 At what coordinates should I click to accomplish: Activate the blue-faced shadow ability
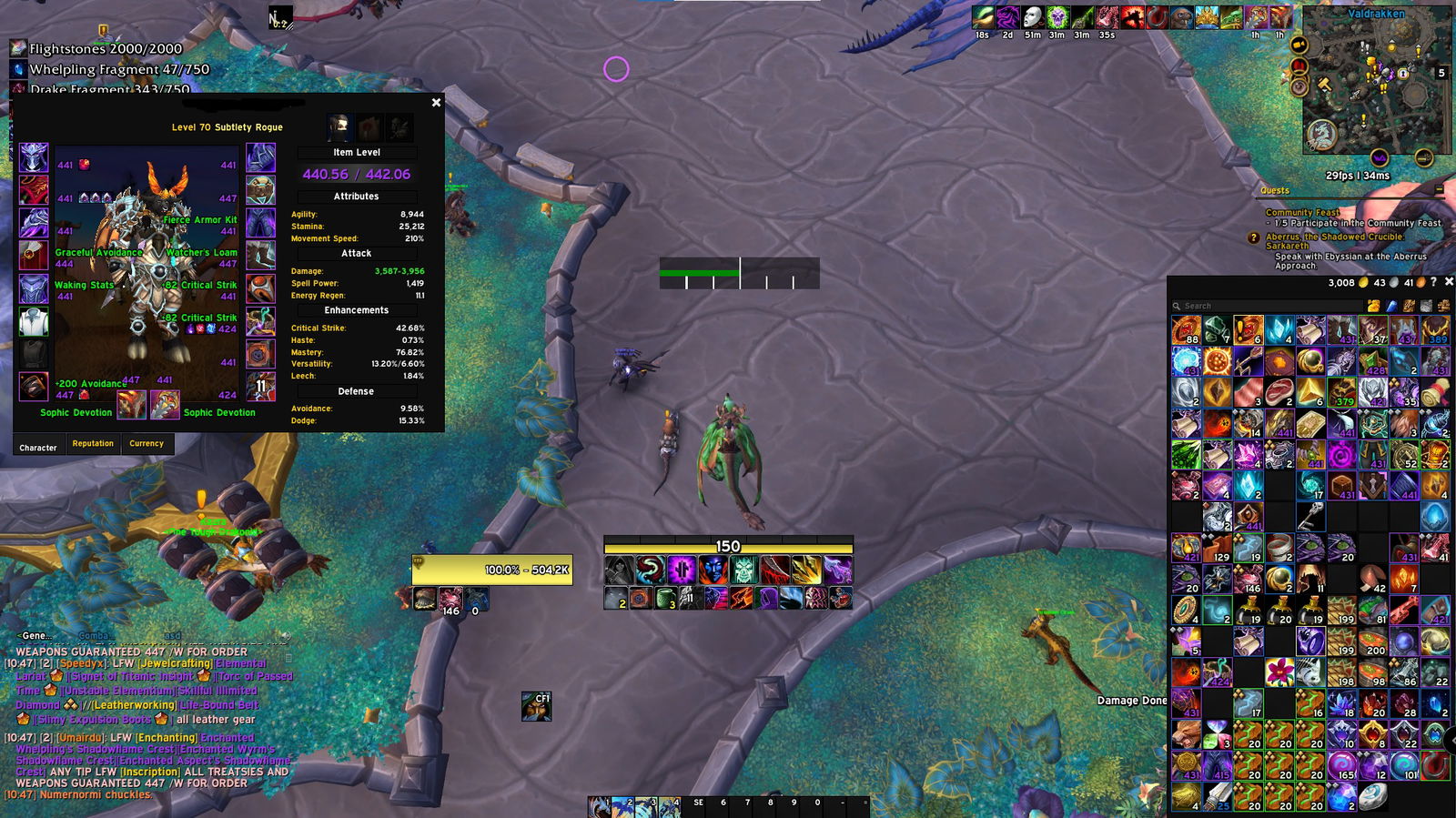pyautogui.click(x=713, y=571)
